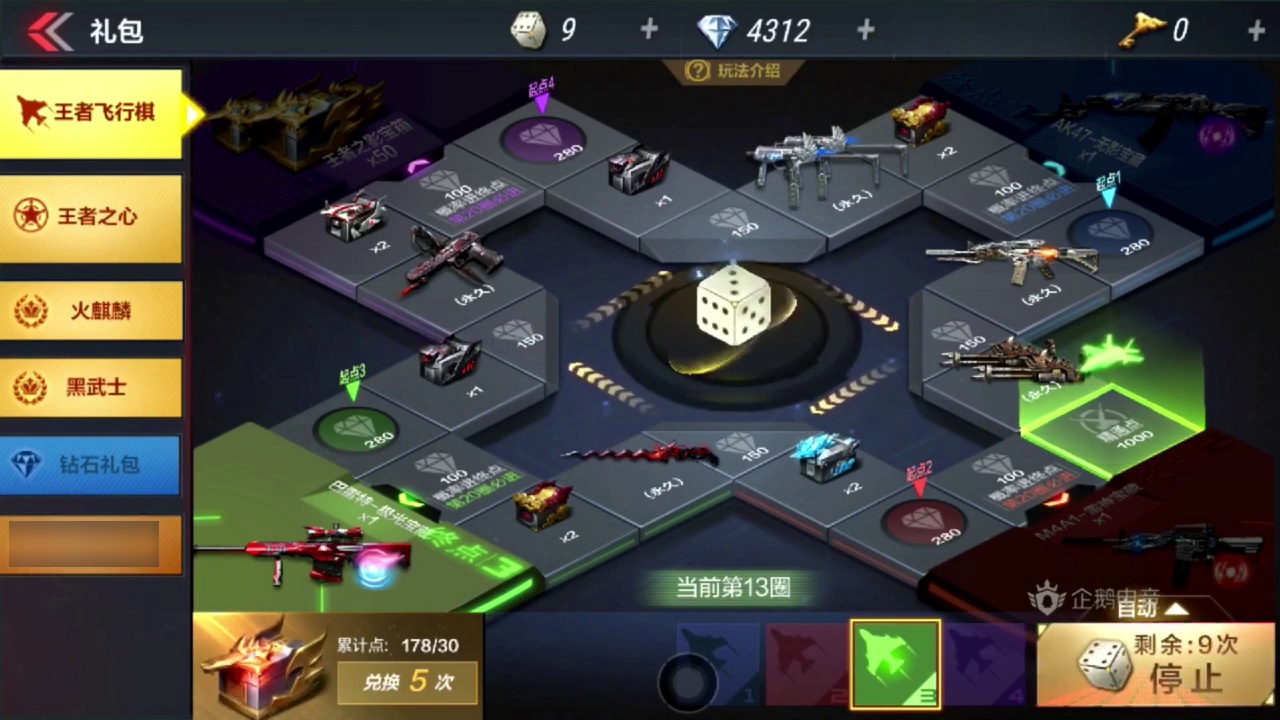Redeem points with the 兑换 button
Image resolution: width=1280 pixels, height=720 pixels.
pyautogui.click(x=407, y=683)
